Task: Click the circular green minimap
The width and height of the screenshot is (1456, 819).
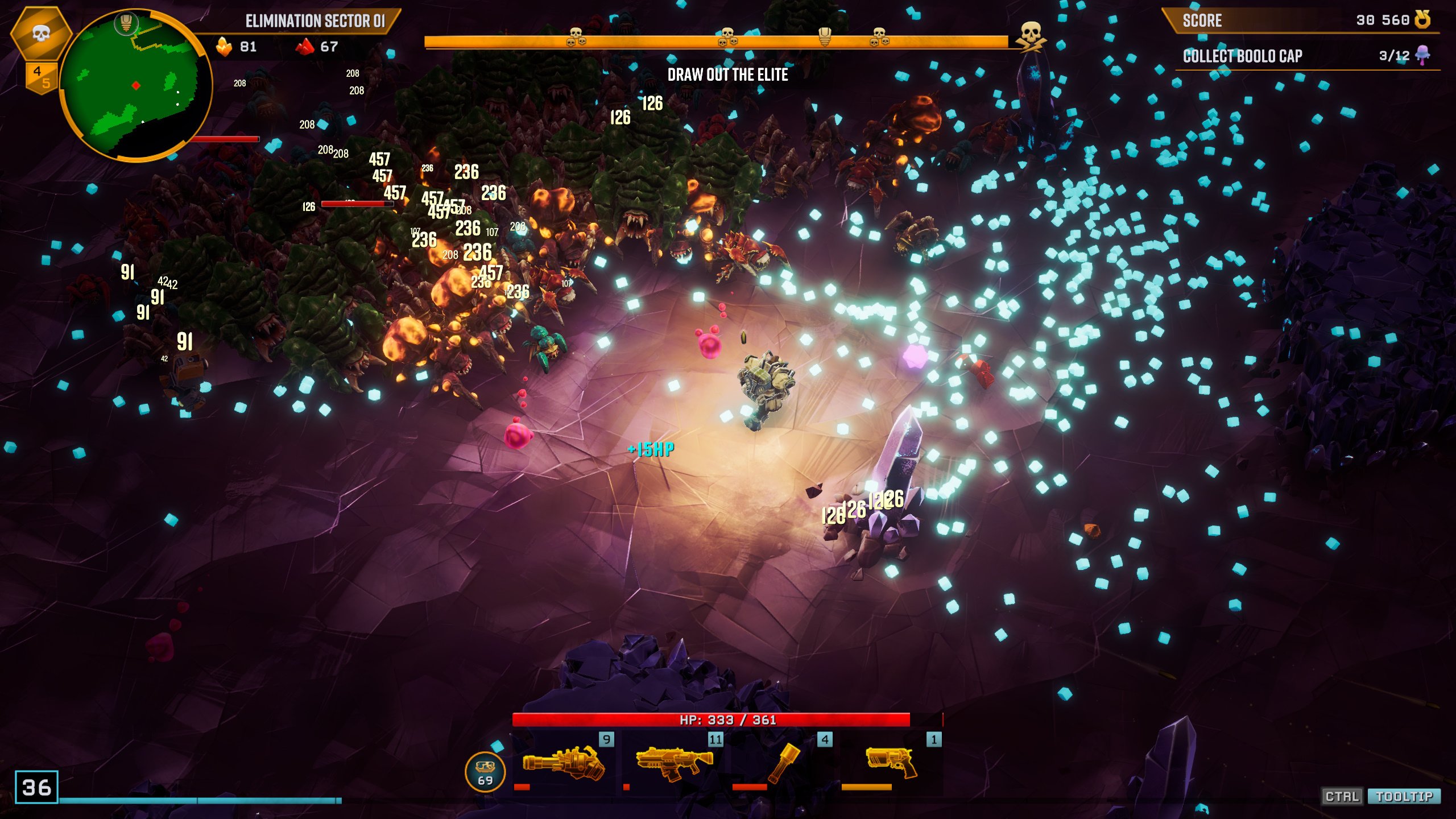Action: tap(135, 85)
